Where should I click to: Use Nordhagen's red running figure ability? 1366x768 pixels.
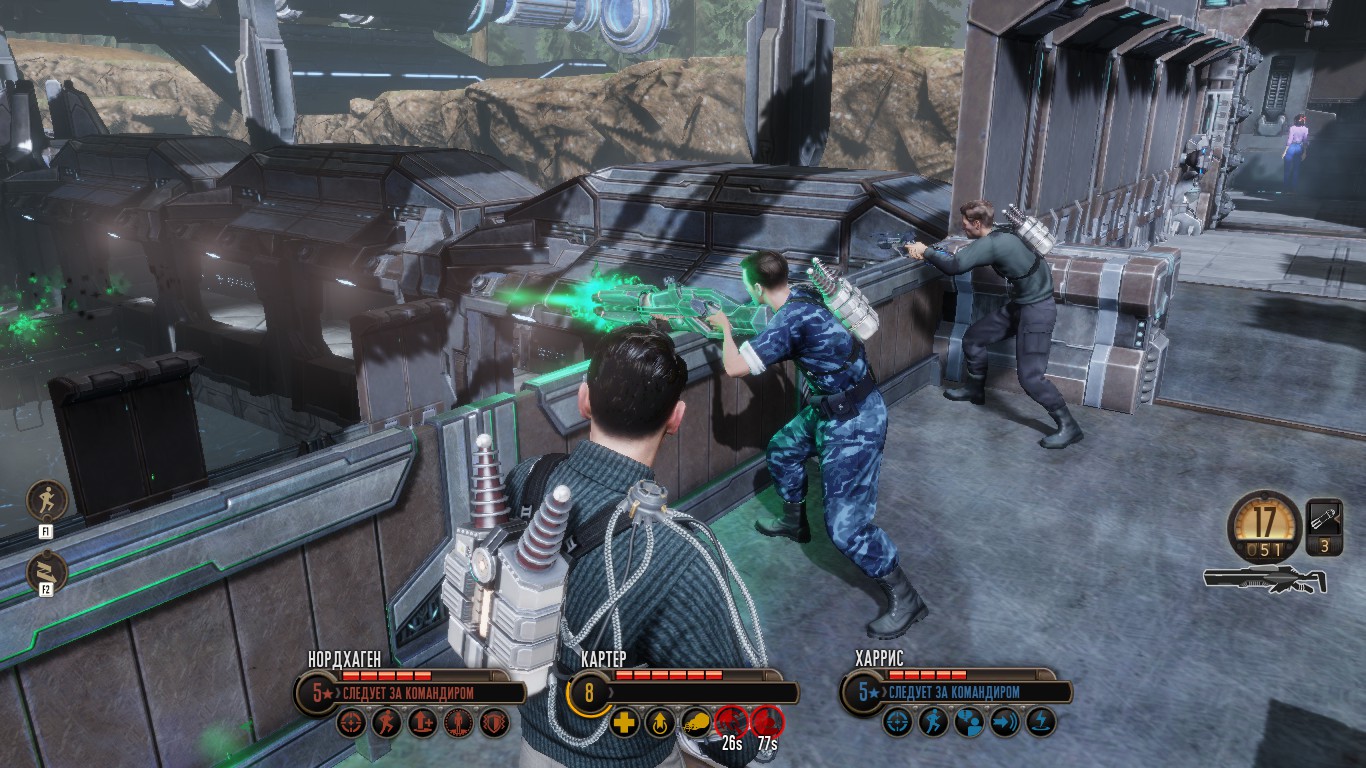pos(387,722)
